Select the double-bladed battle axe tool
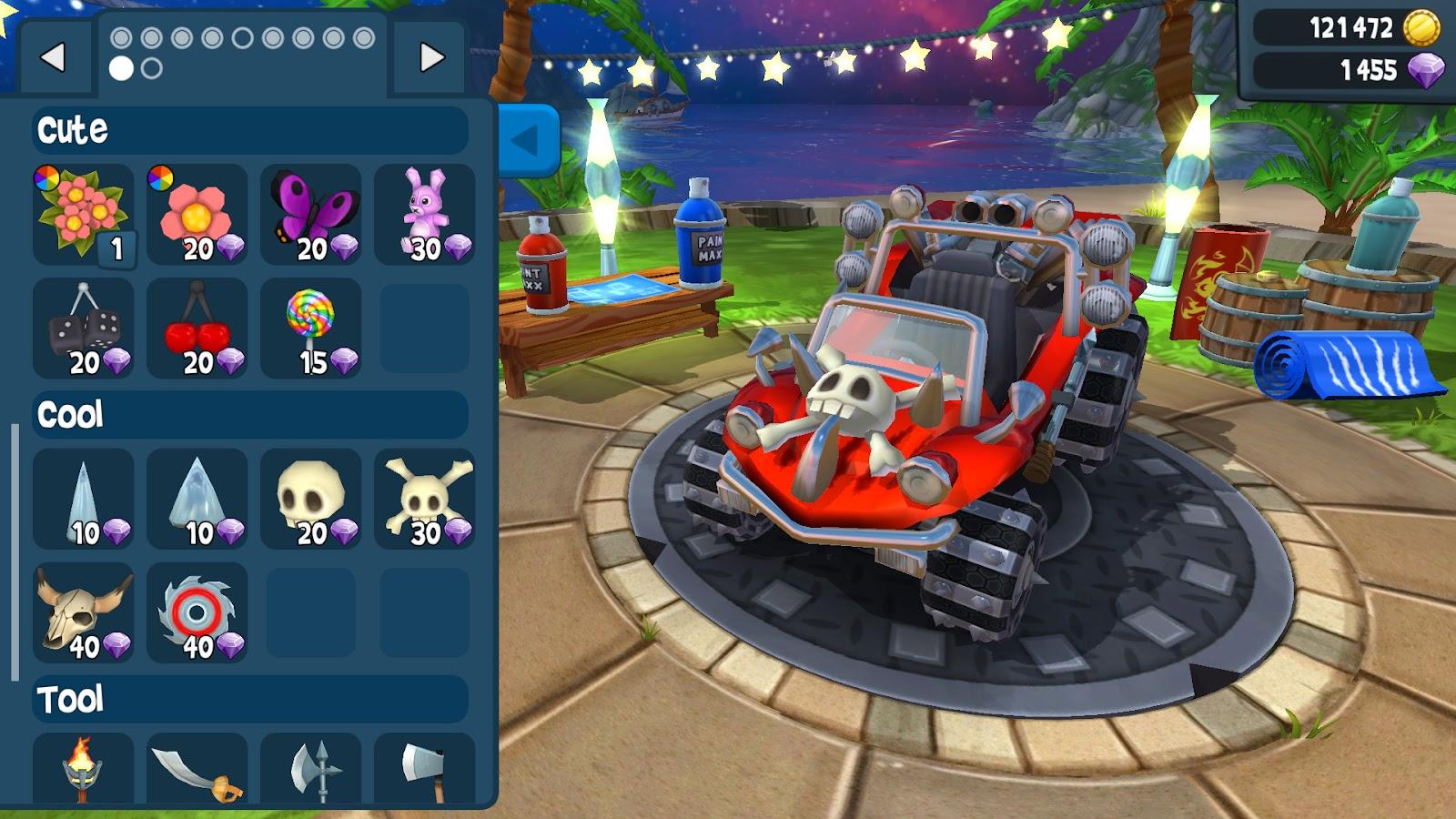This screenshot has width=1456, height=819. pyautogui.click(x=310, y=769)
